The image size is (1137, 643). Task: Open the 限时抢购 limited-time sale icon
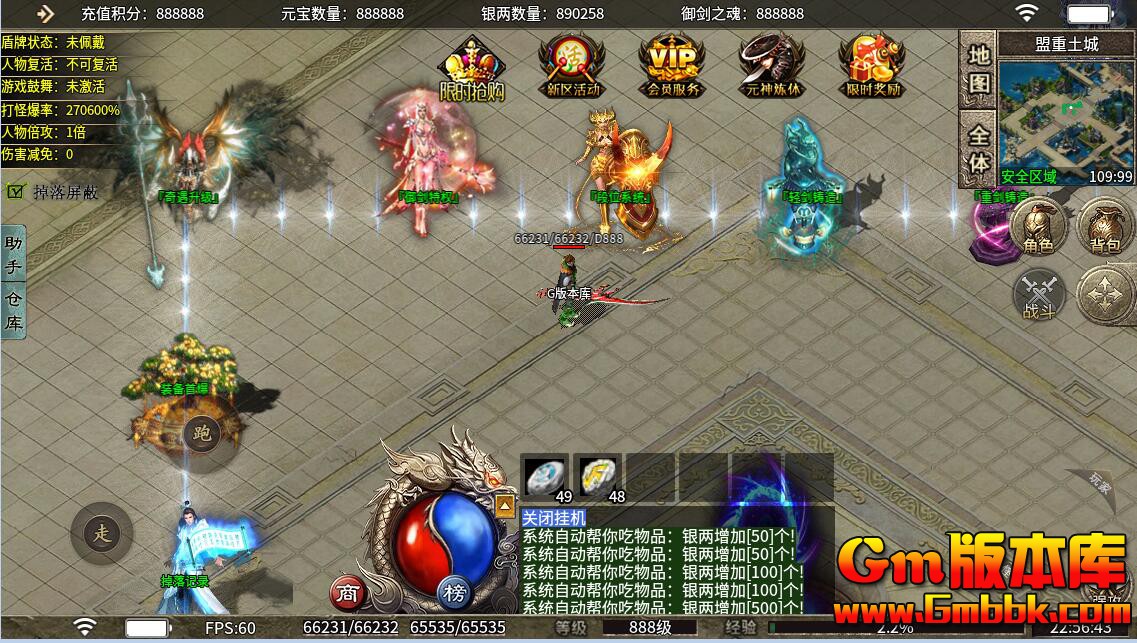(x=471, y=68)
